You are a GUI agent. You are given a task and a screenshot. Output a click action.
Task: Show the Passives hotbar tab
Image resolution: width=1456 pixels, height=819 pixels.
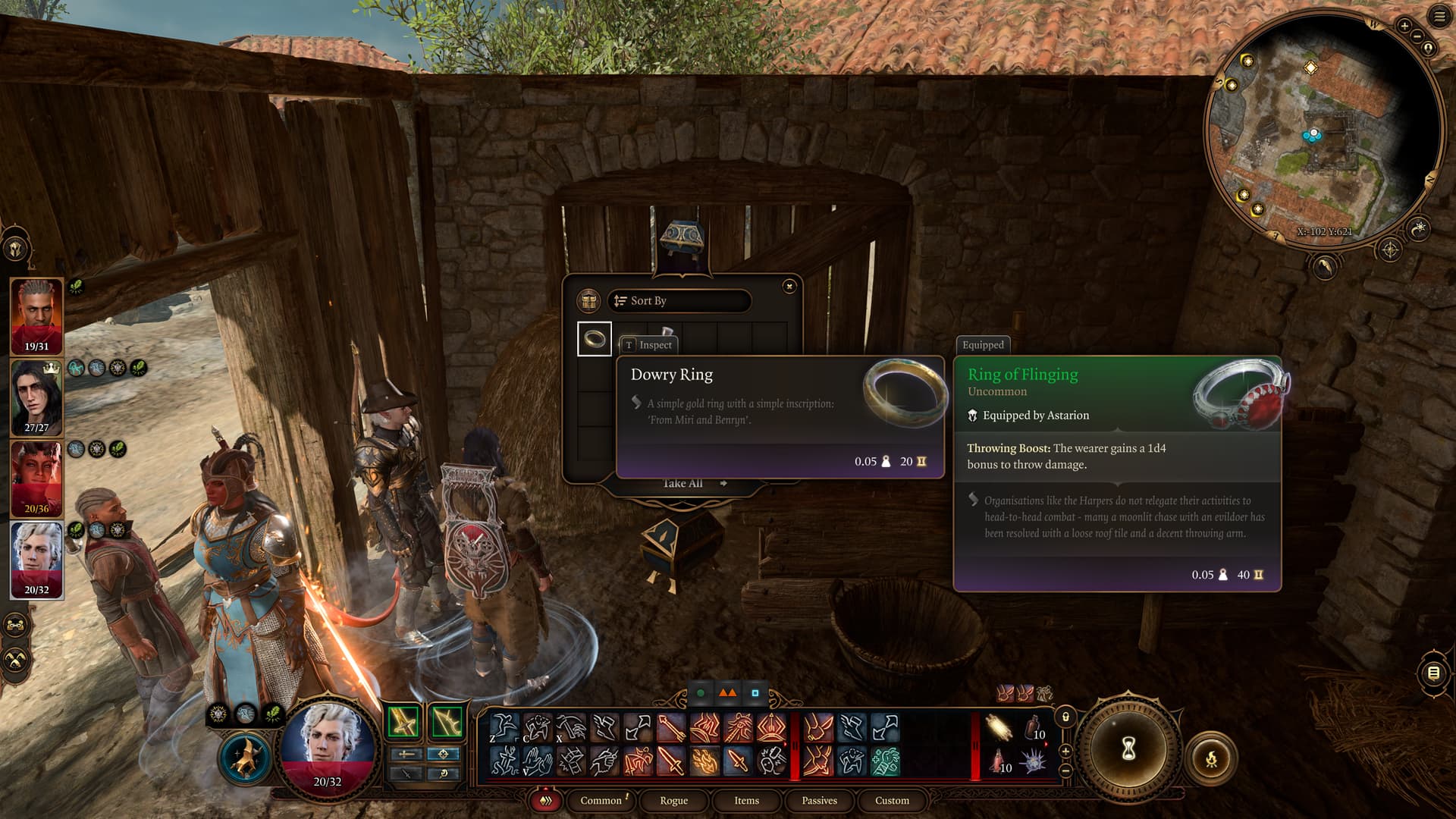pos(819,800)
